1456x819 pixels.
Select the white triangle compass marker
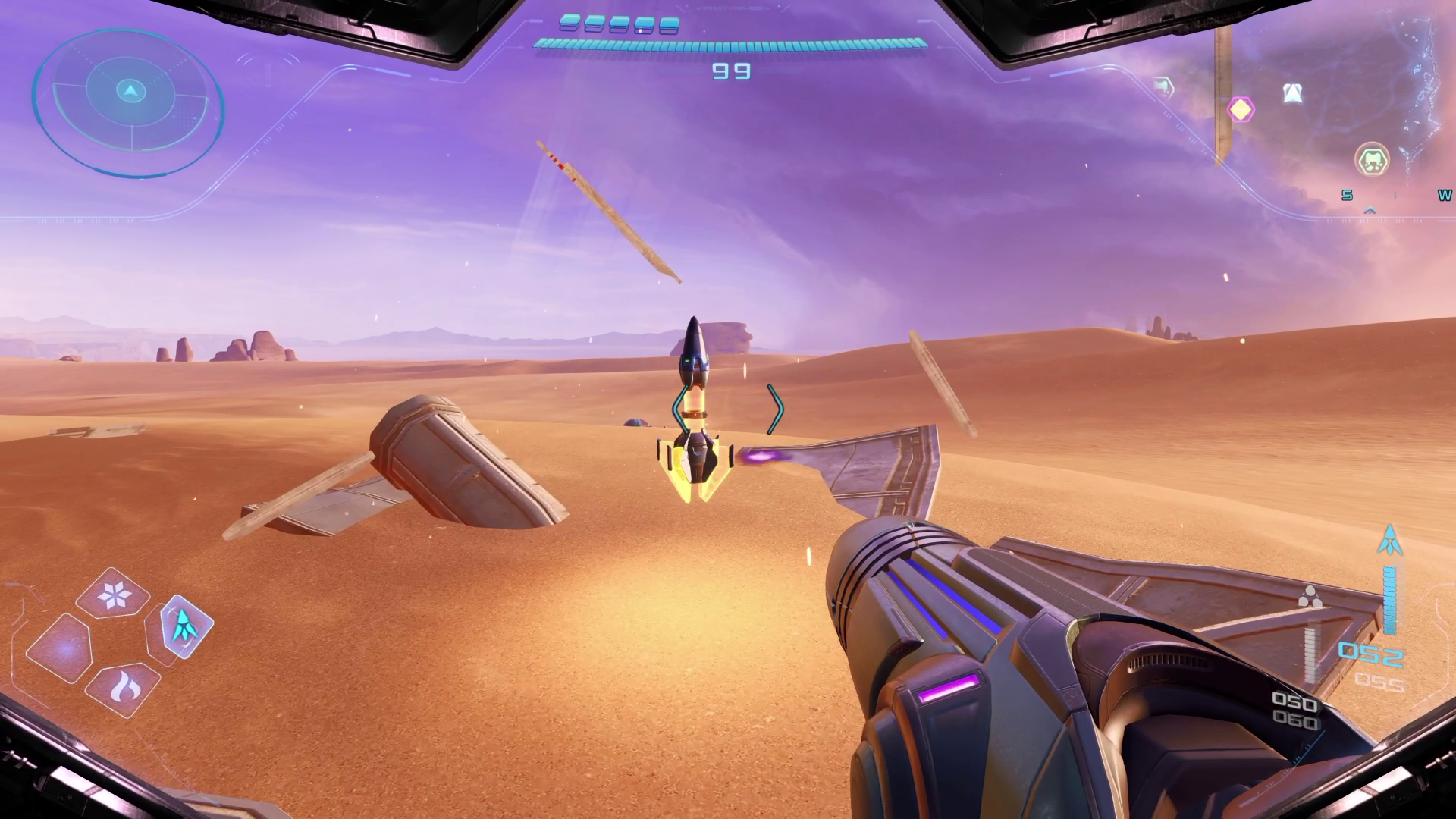click(1292, 93)
